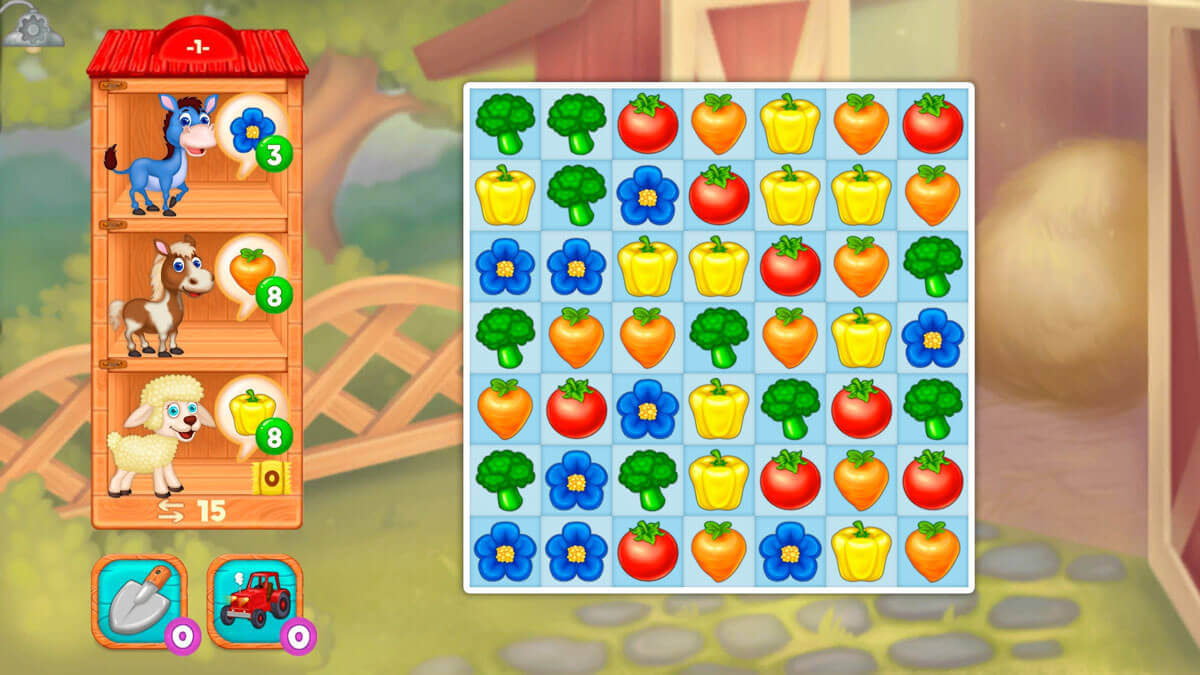Open settings with the gear icon

click(31, 29)
